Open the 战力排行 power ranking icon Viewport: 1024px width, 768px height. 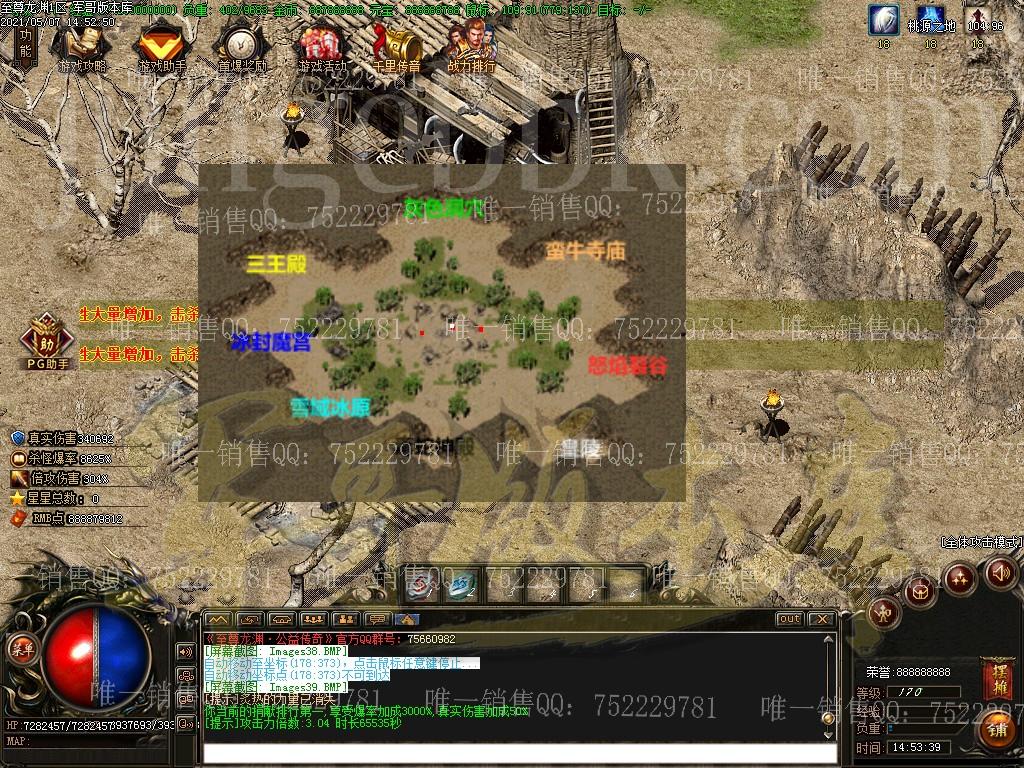pyautogui.click(x=472, y=47)
